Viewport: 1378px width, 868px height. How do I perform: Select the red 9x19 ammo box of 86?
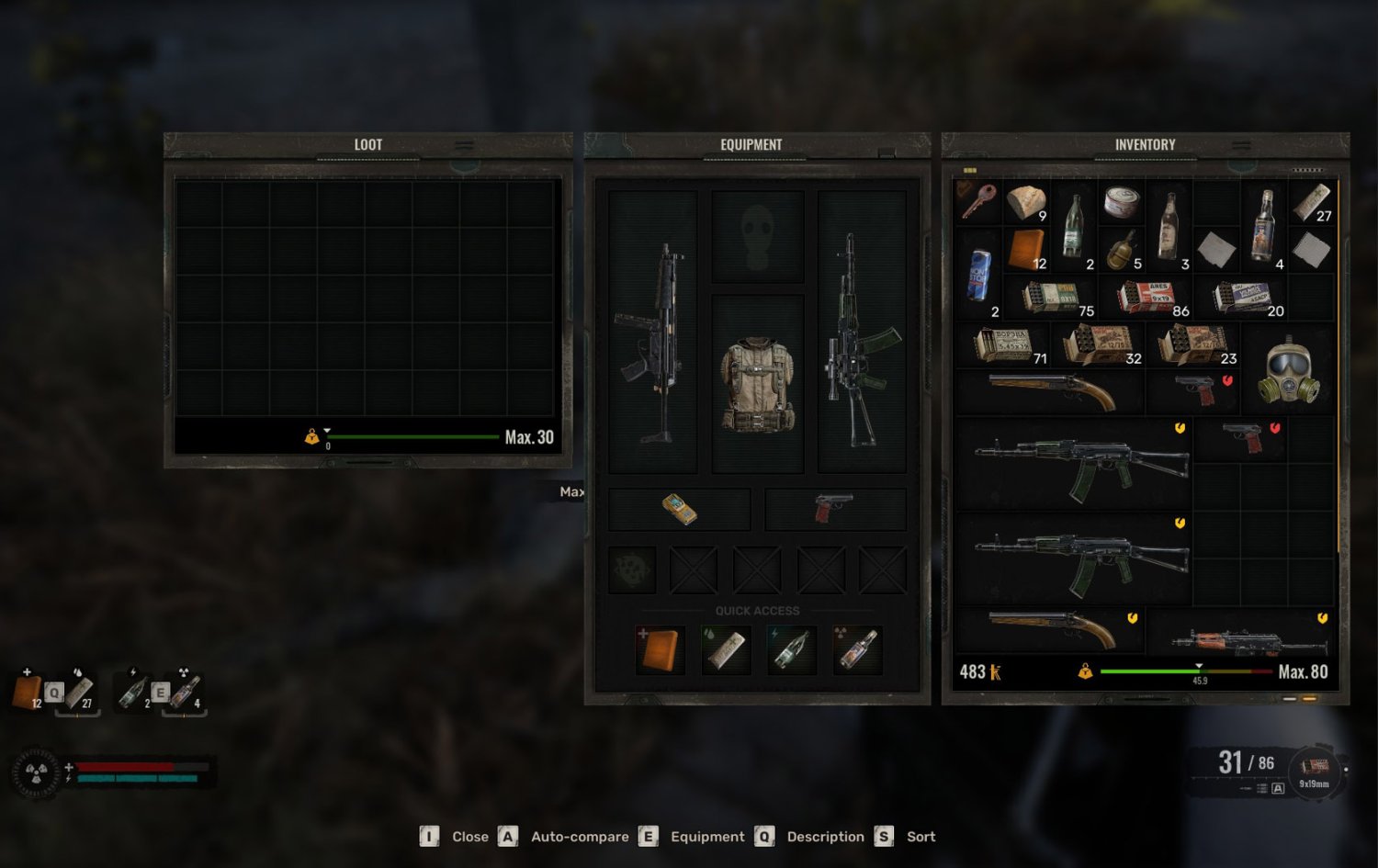tap(1146, 297)
